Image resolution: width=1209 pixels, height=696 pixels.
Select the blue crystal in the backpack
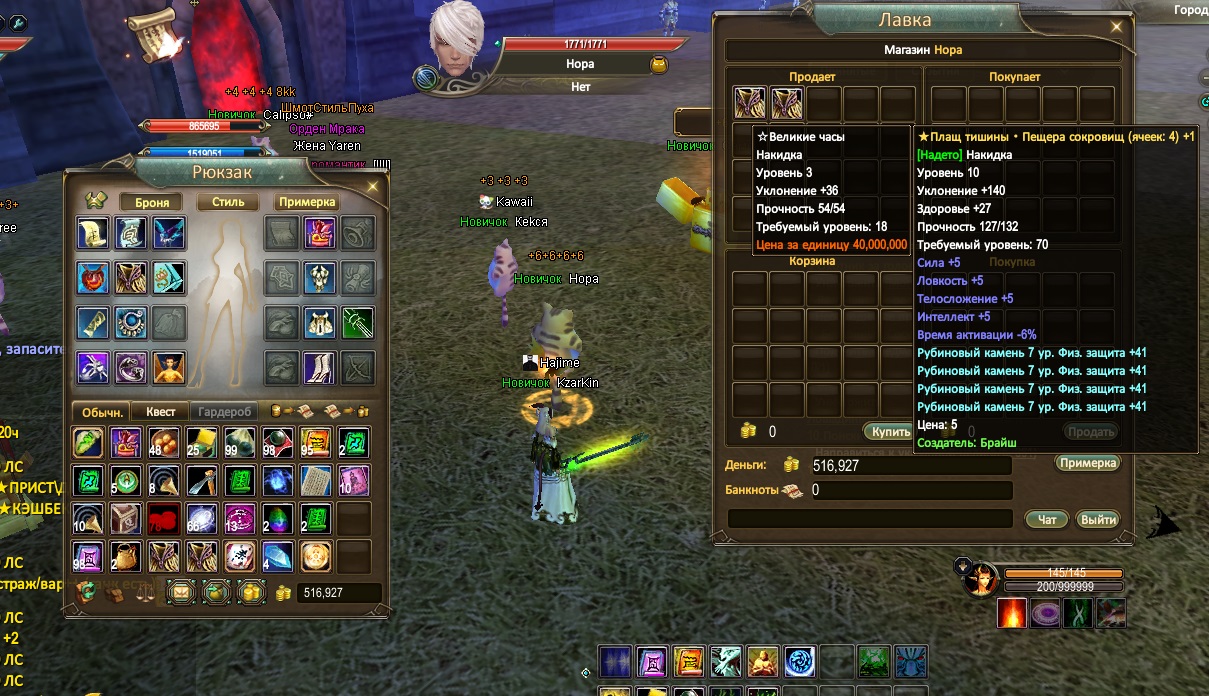point(278,556)
